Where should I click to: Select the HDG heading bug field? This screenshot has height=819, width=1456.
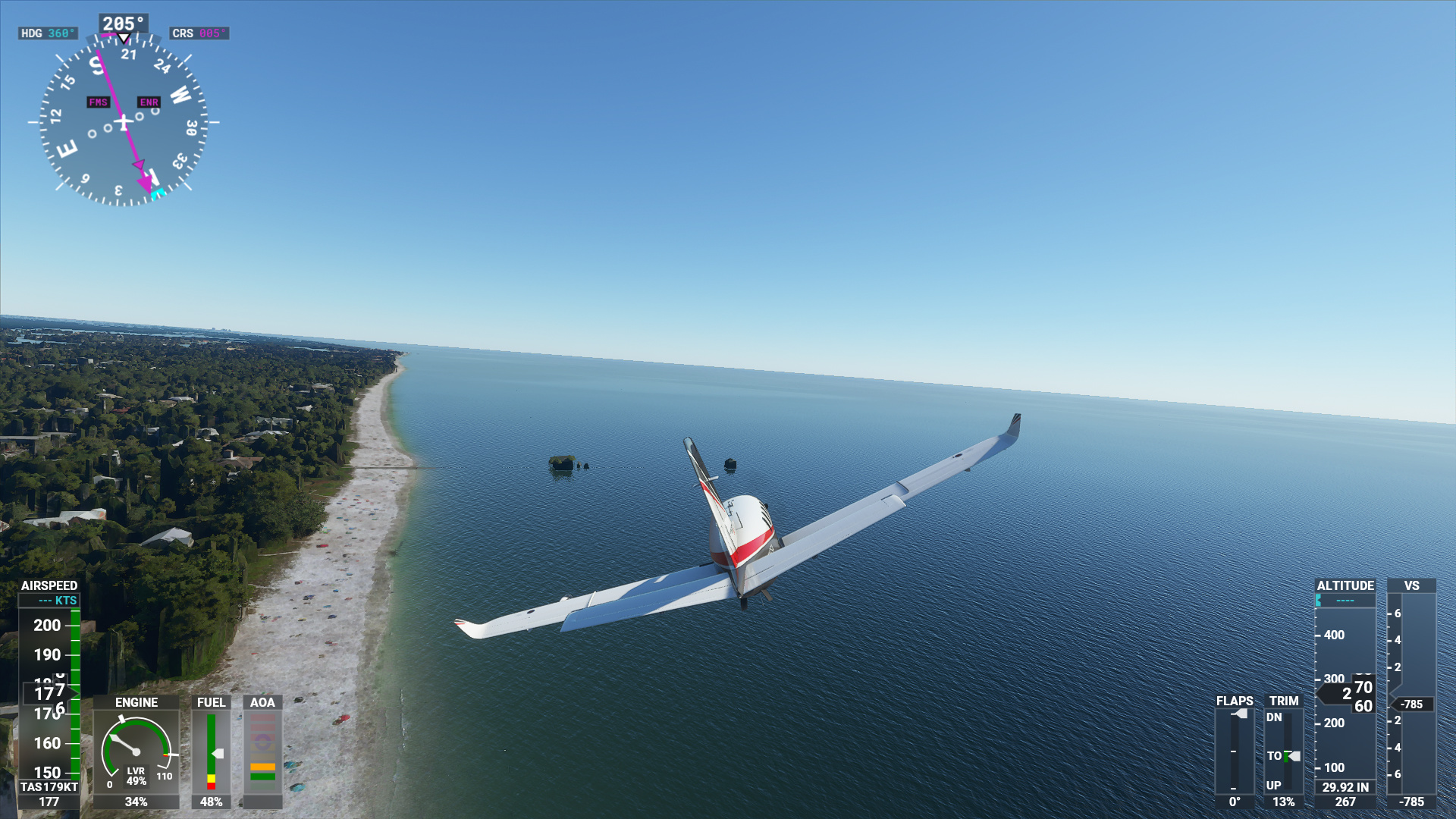(48, 33)
